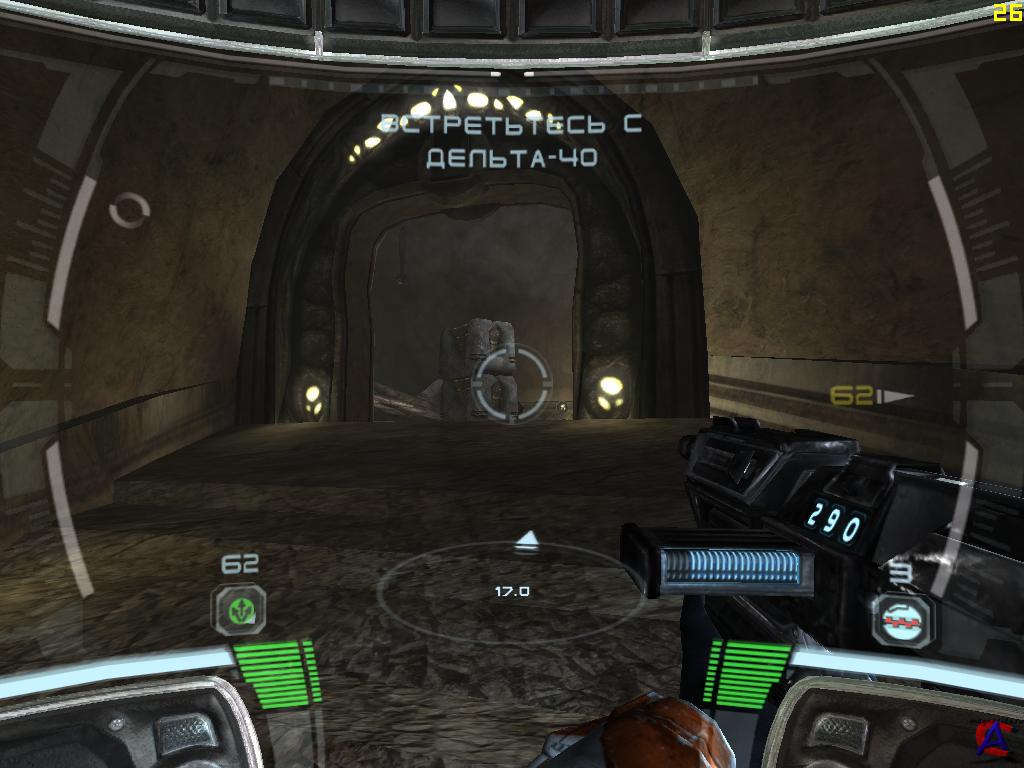The width and height of the screenshot is (1024, 768).
Task: Open the Delta-40 objective tracker text
Action: tap(510, 141)
